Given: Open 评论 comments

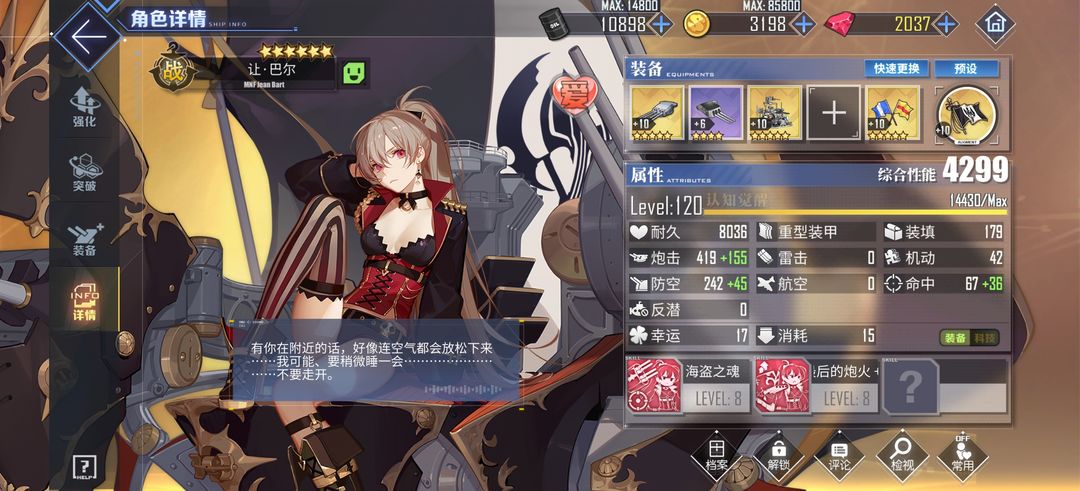Looking at the screenshot, I should click(839, 455).
